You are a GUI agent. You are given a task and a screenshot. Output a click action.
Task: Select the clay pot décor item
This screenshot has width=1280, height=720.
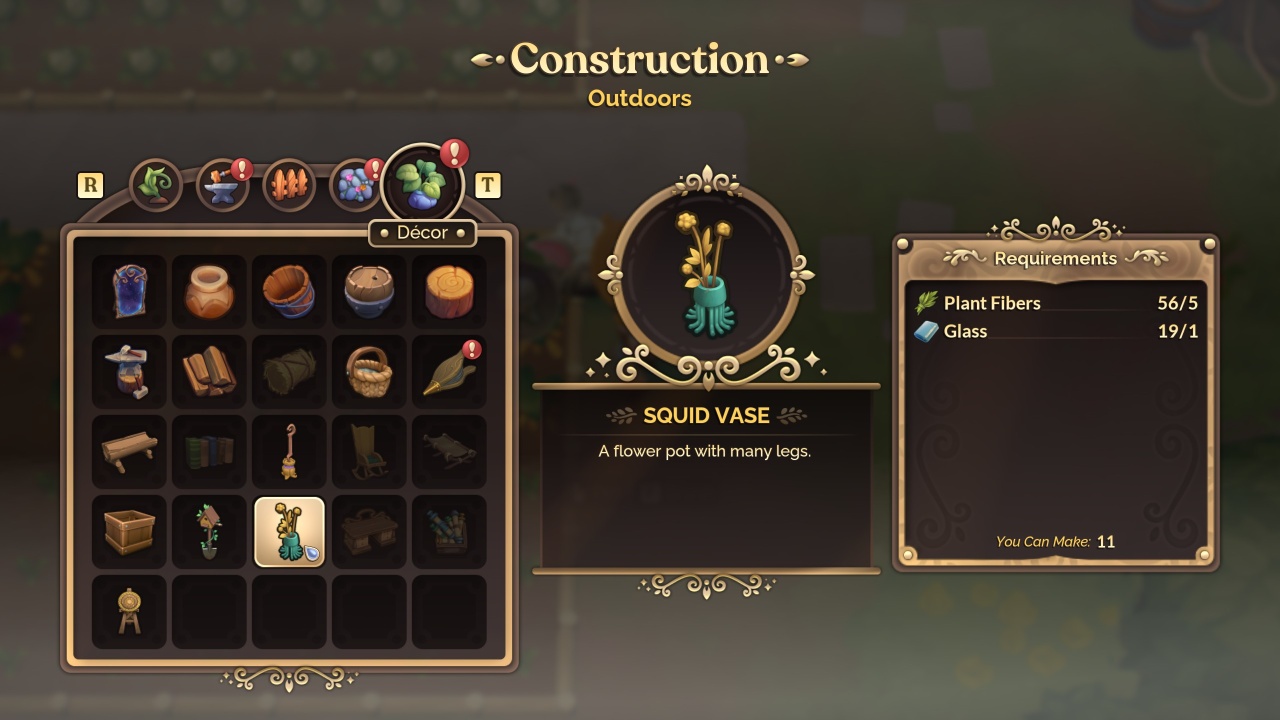(208, 290)
